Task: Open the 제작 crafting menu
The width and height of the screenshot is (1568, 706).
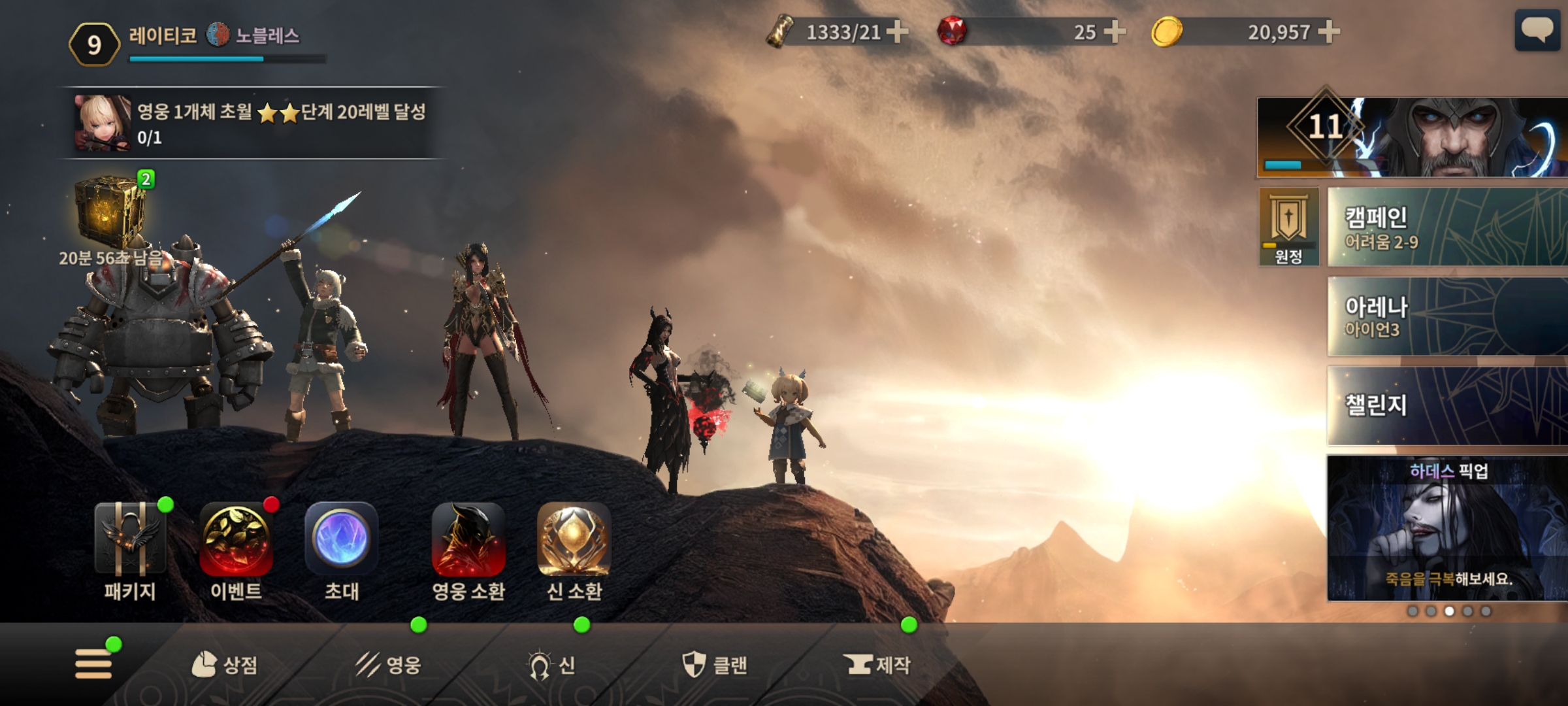Action: pos(877,665)
